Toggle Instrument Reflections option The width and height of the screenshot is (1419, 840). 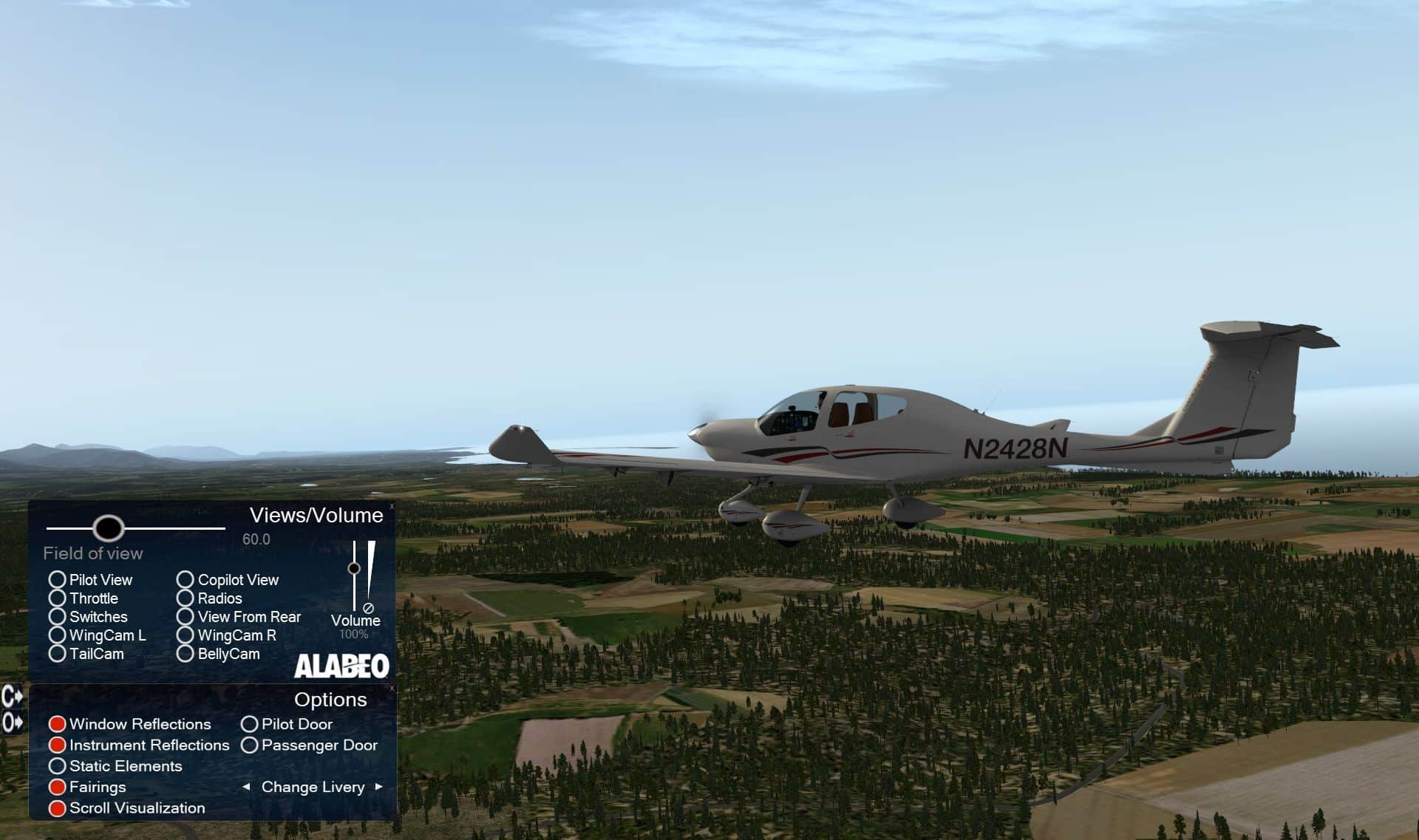pyautogui.click(x=58, y=745)
